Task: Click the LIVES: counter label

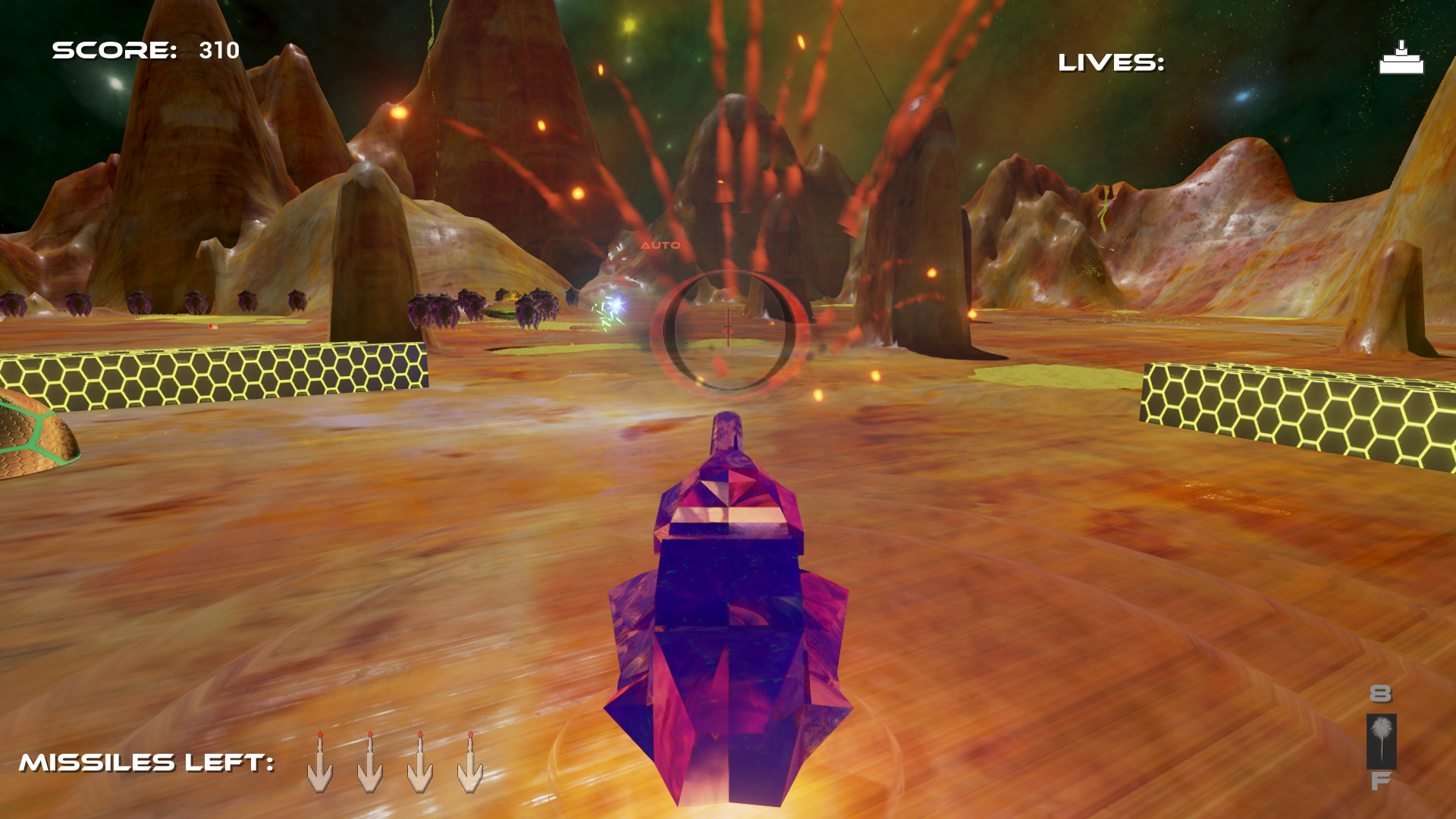Action: (1109, 63)
